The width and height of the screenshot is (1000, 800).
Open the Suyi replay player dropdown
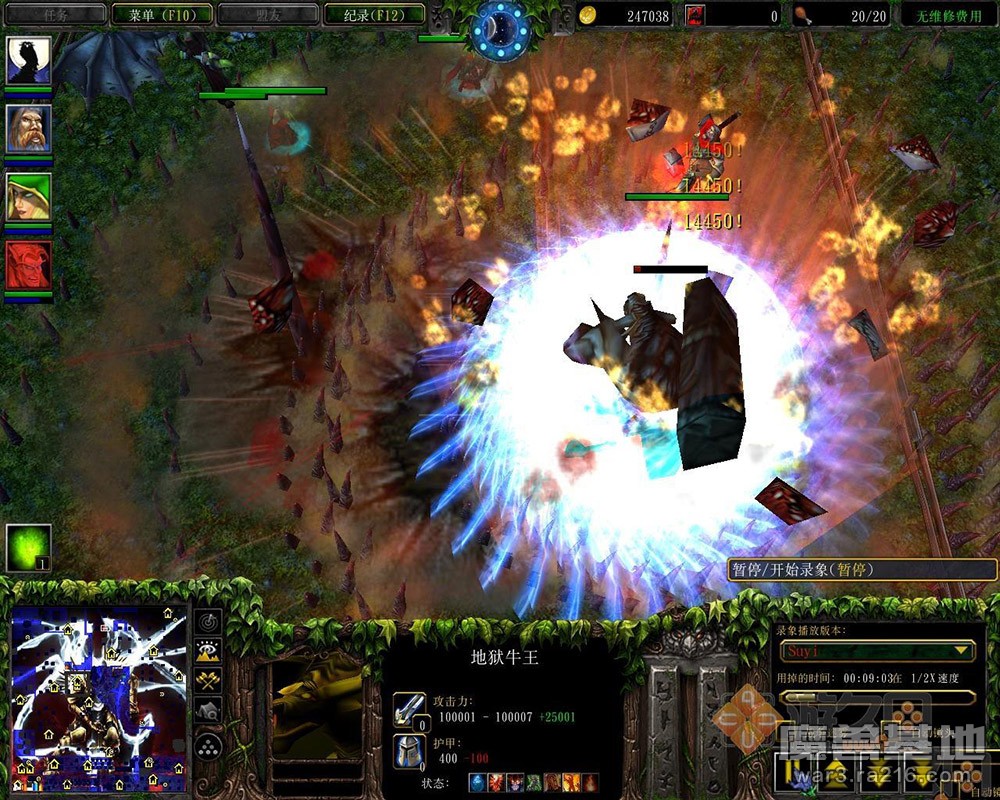pos(876,651)
